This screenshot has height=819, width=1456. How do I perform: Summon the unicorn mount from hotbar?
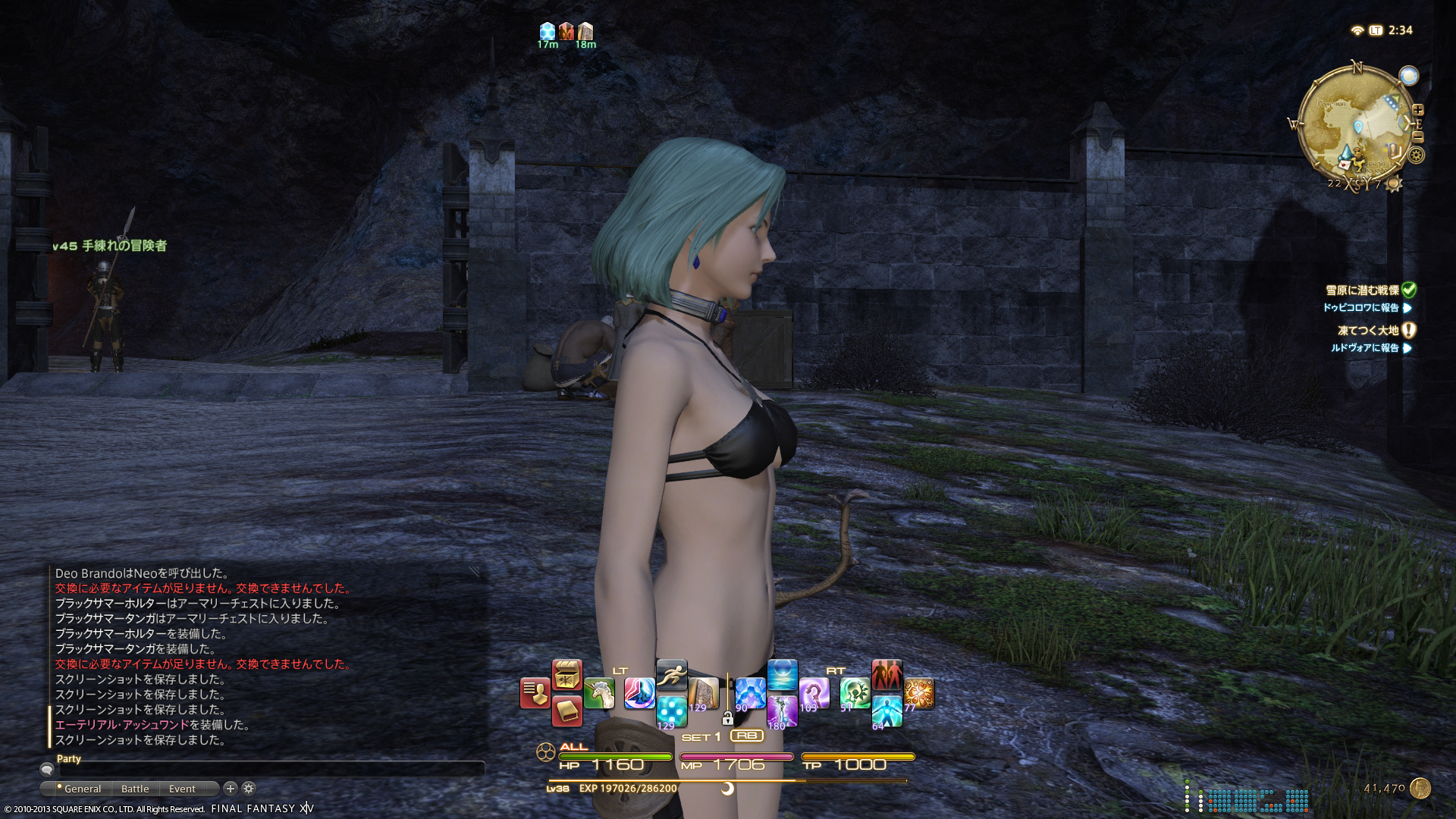(x=599, y=693)
